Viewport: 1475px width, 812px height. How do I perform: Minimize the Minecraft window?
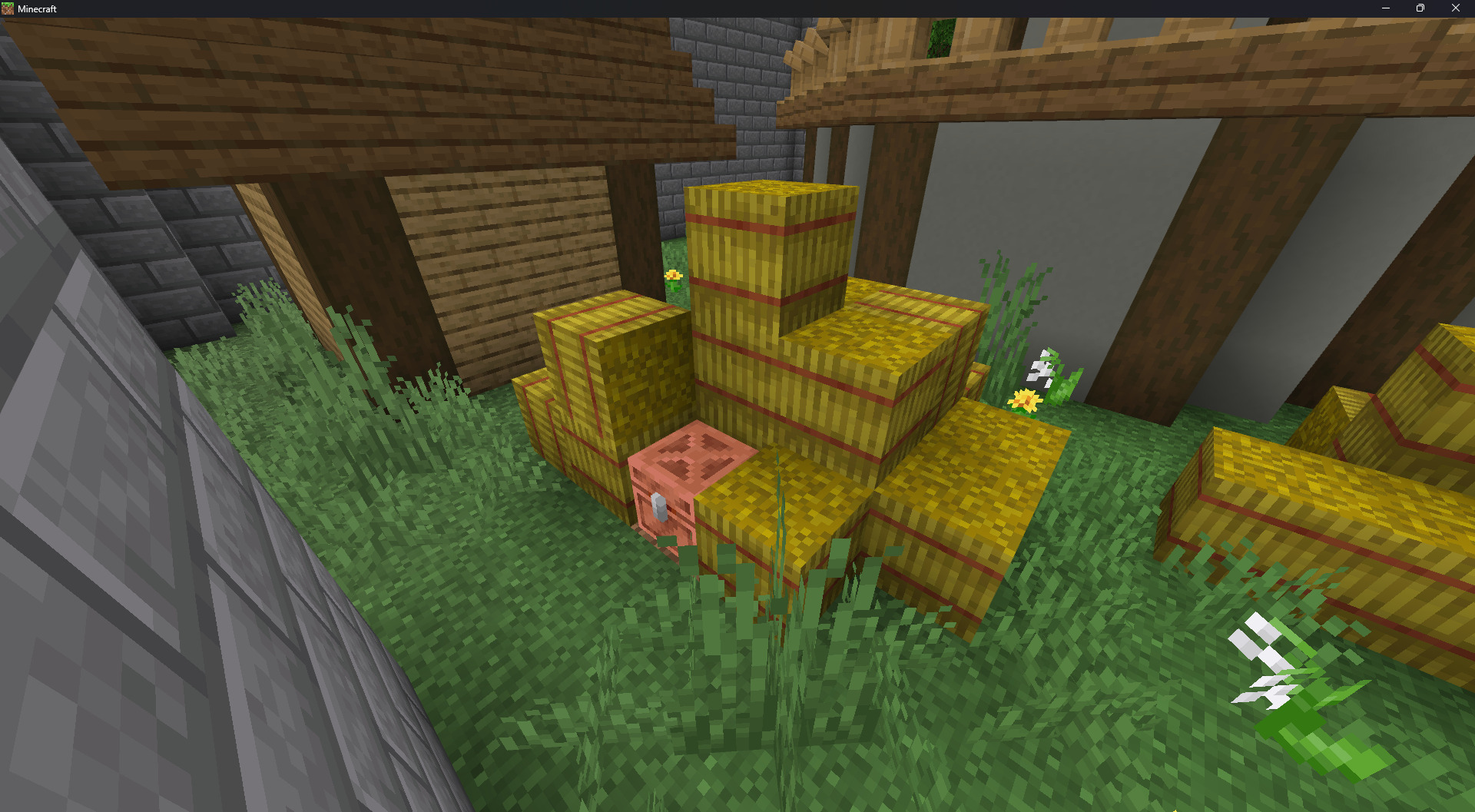(1385, 8)
